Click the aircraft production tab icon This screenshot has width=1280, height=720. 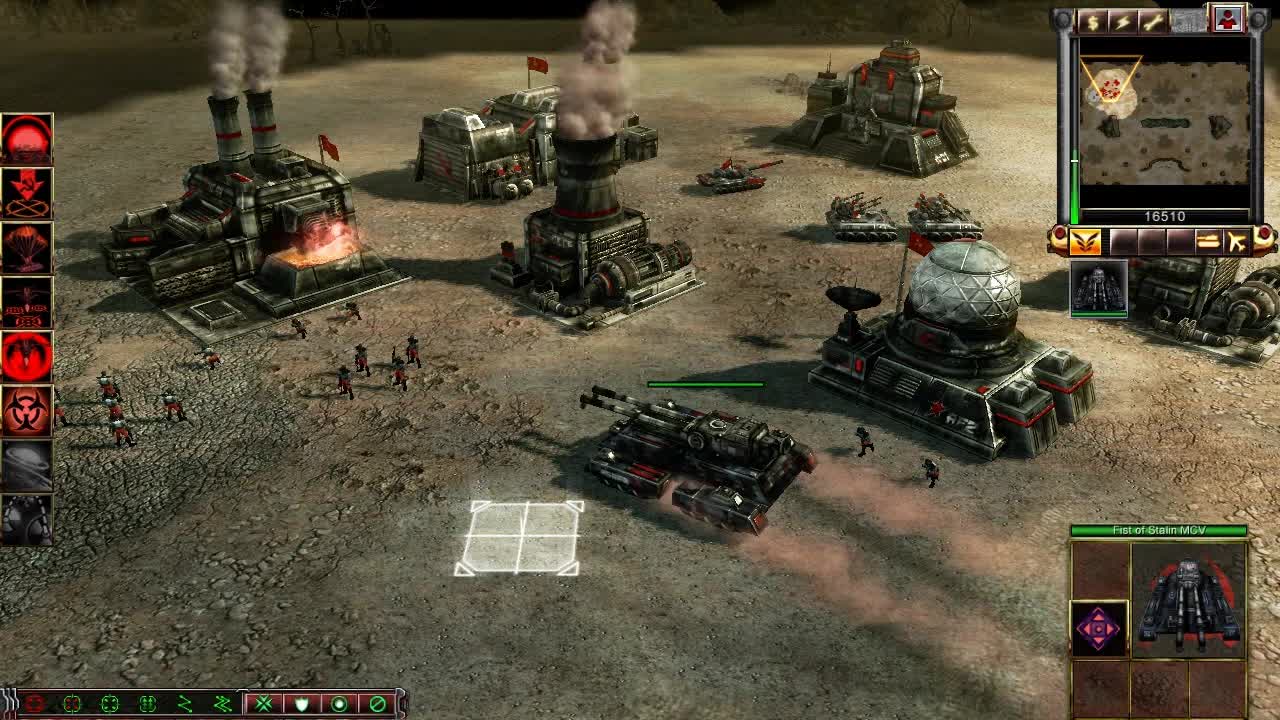(x=1238, y=240)
